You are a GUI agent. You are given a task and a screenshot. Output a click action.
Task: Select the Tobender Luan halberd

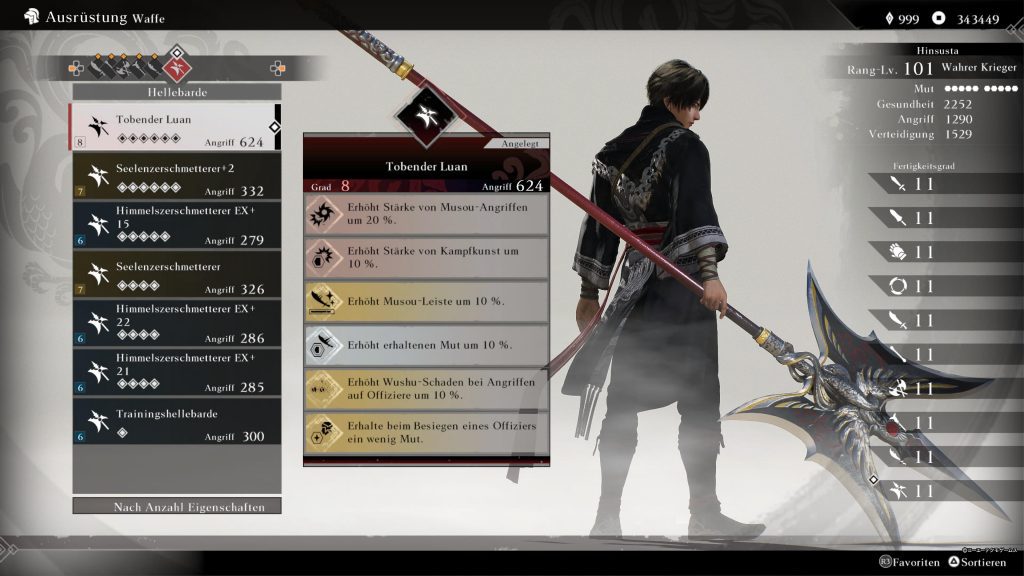point(175,127)
